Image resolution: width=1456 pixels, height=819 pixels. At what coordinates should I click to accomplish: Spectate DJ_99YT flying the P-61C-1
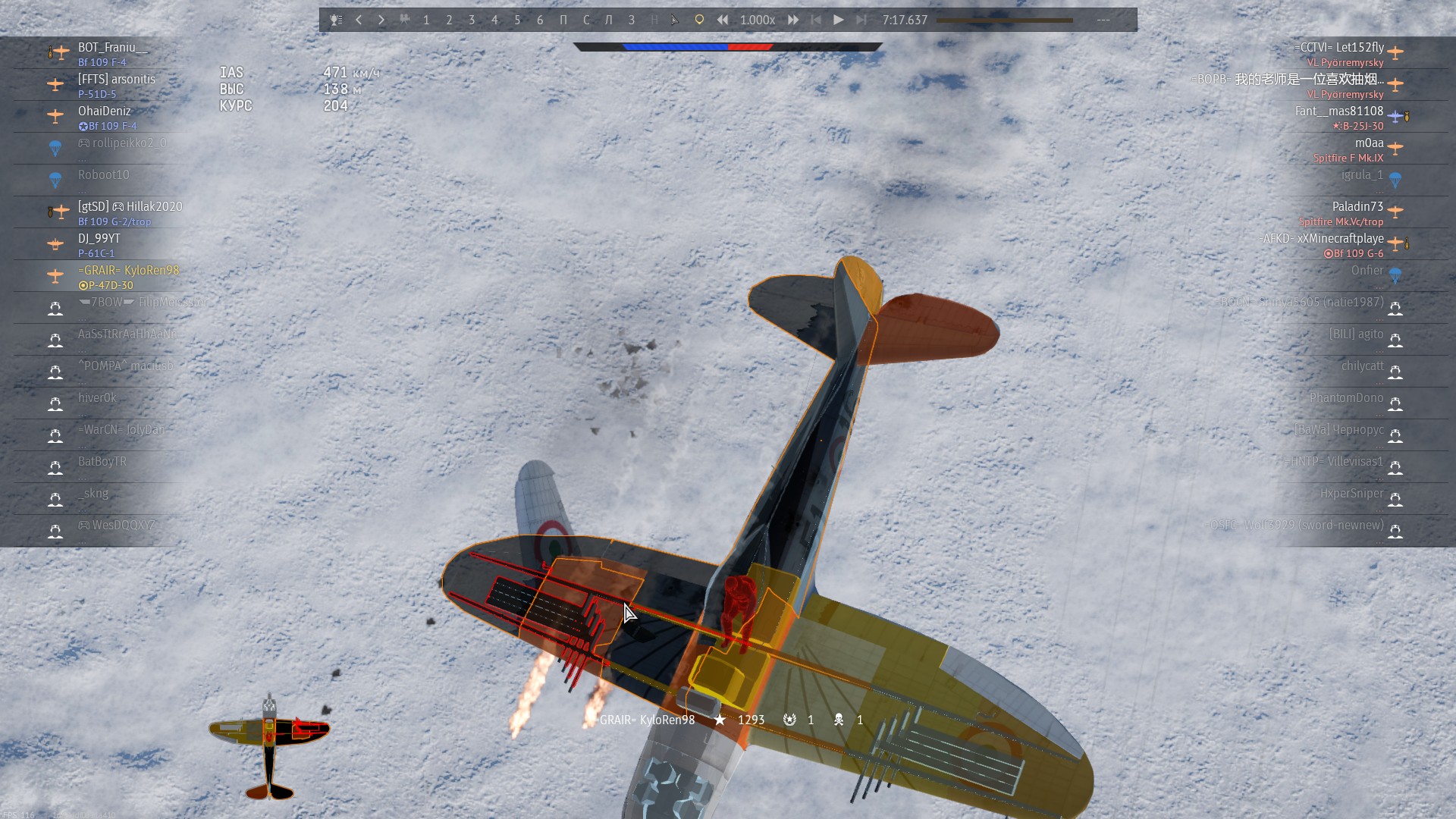pos(99,244)
